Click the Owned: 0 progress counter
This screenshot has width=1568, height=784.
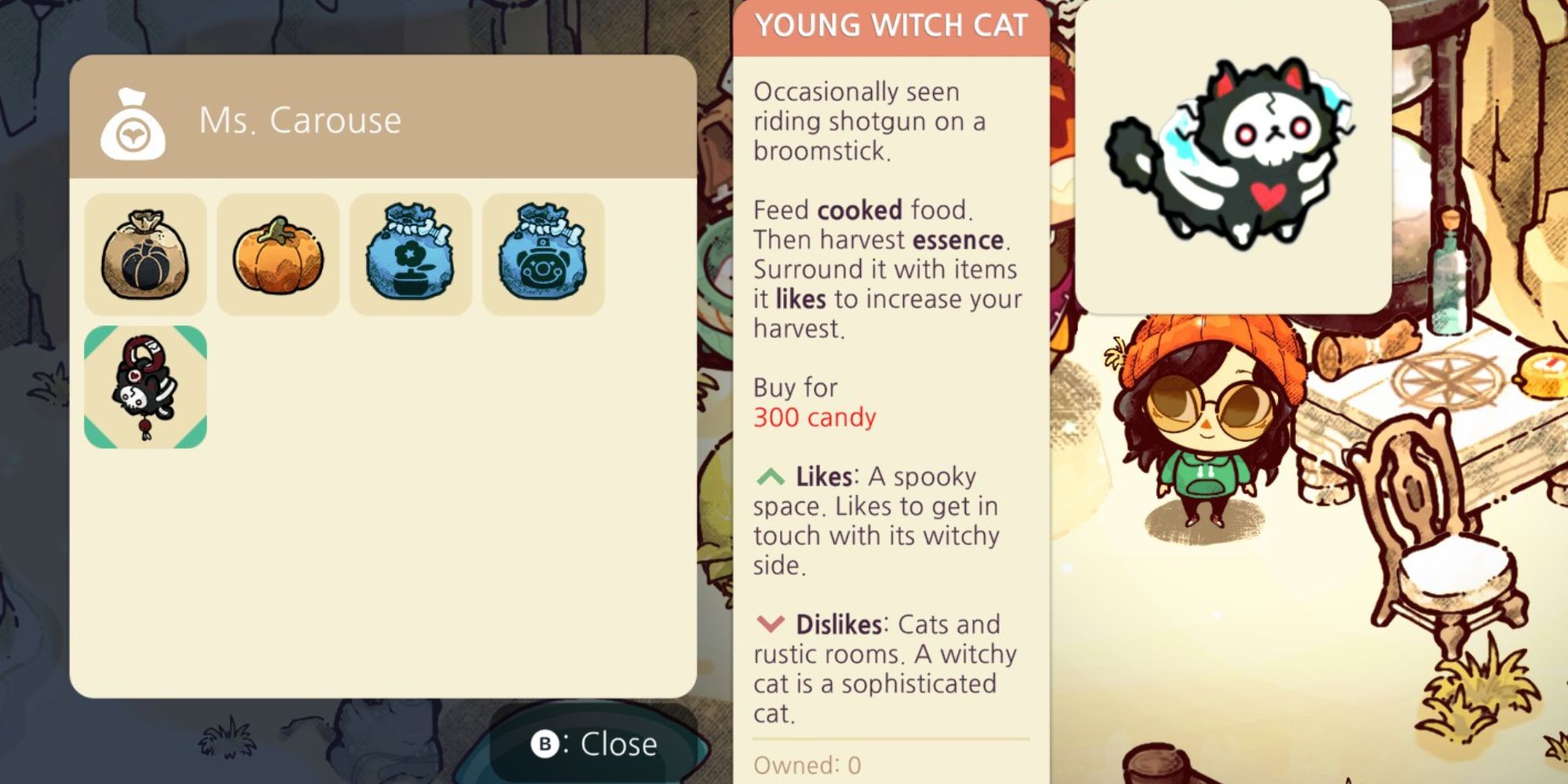(808, 764)
